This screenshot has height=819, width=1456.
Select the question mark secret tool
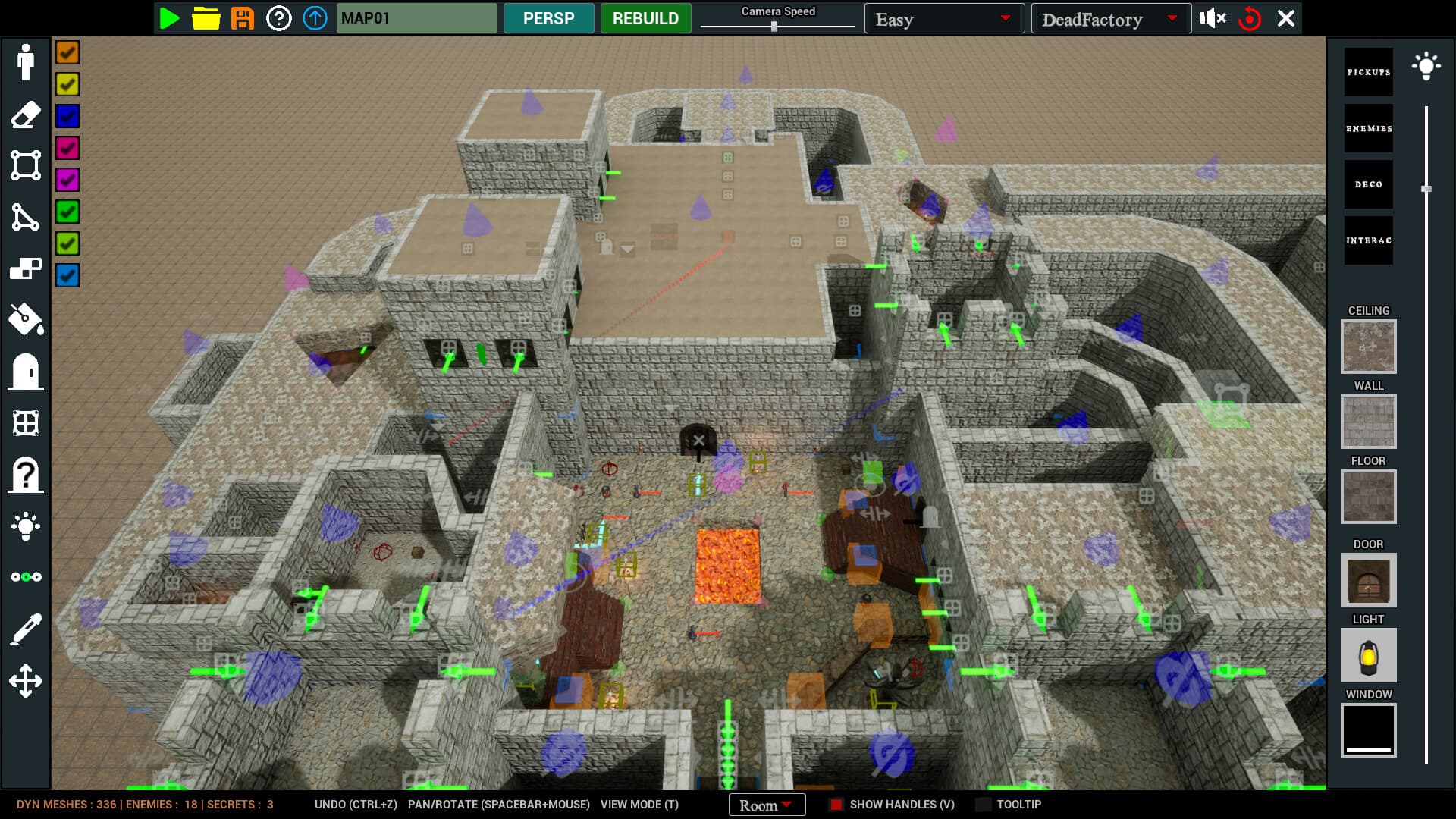click(27, 474)
